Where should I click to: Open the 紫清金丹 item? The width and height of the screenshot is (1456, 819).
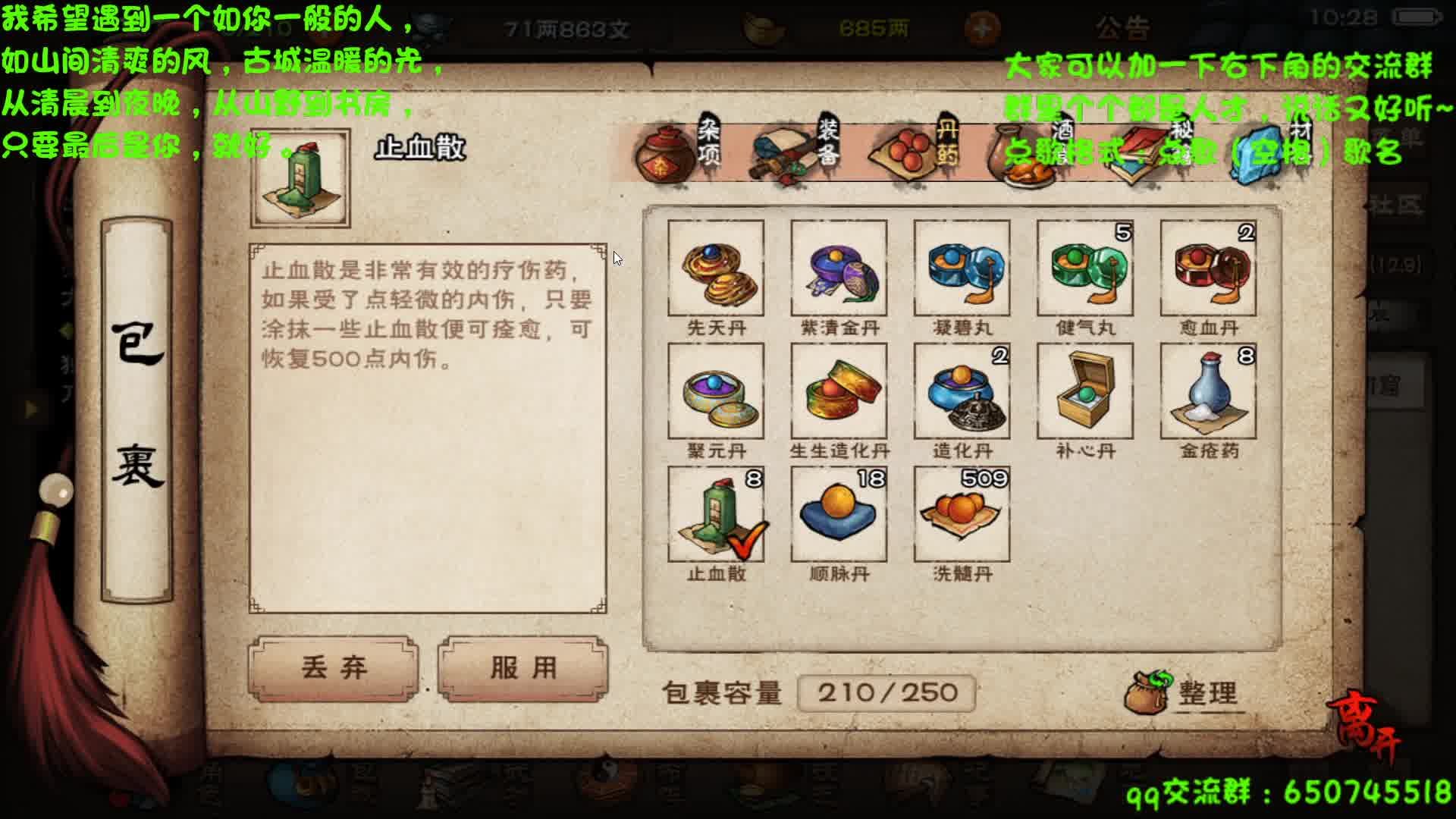click(837, 269)
